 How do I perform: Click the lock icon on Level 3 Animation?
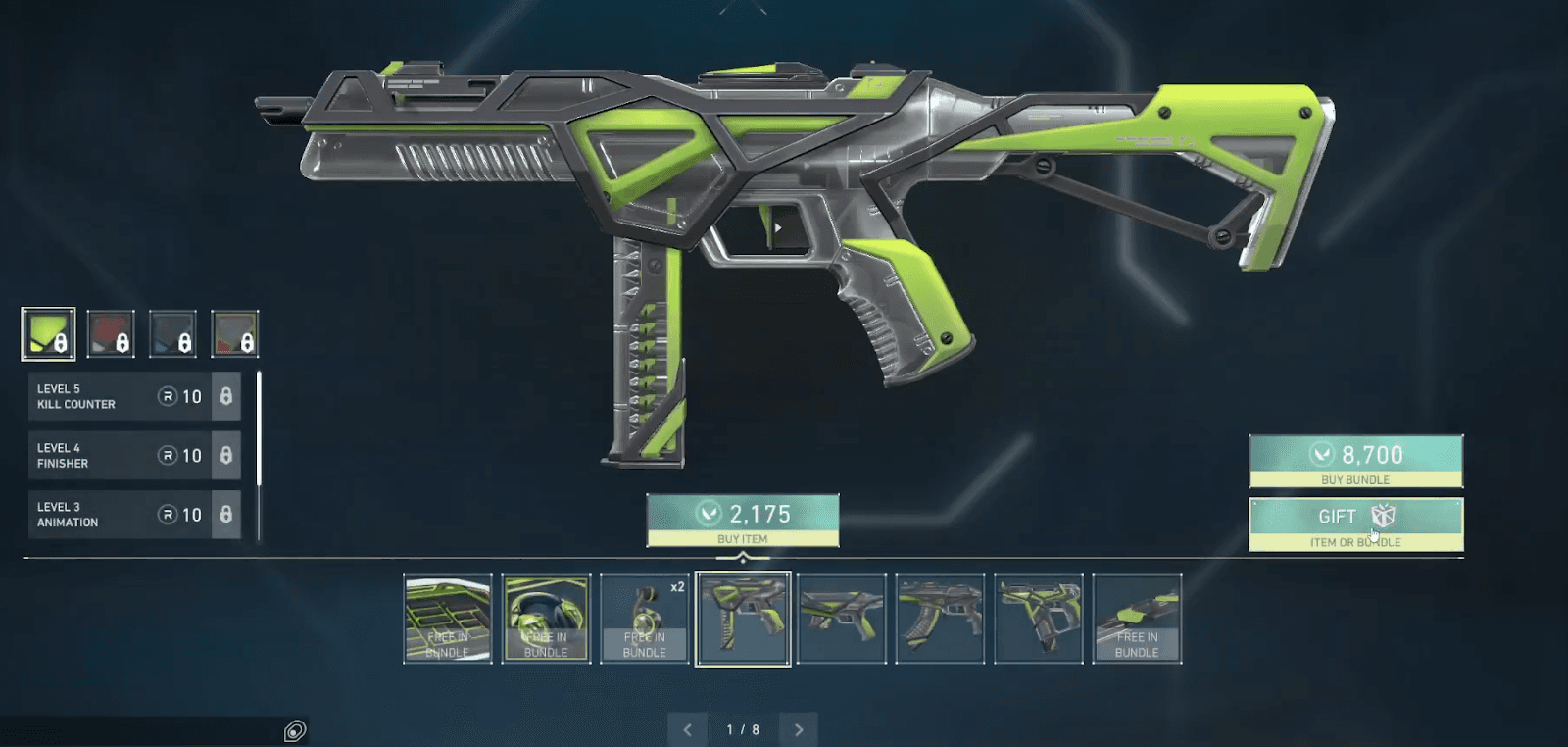pyautogui.click(x=227, y=515)
